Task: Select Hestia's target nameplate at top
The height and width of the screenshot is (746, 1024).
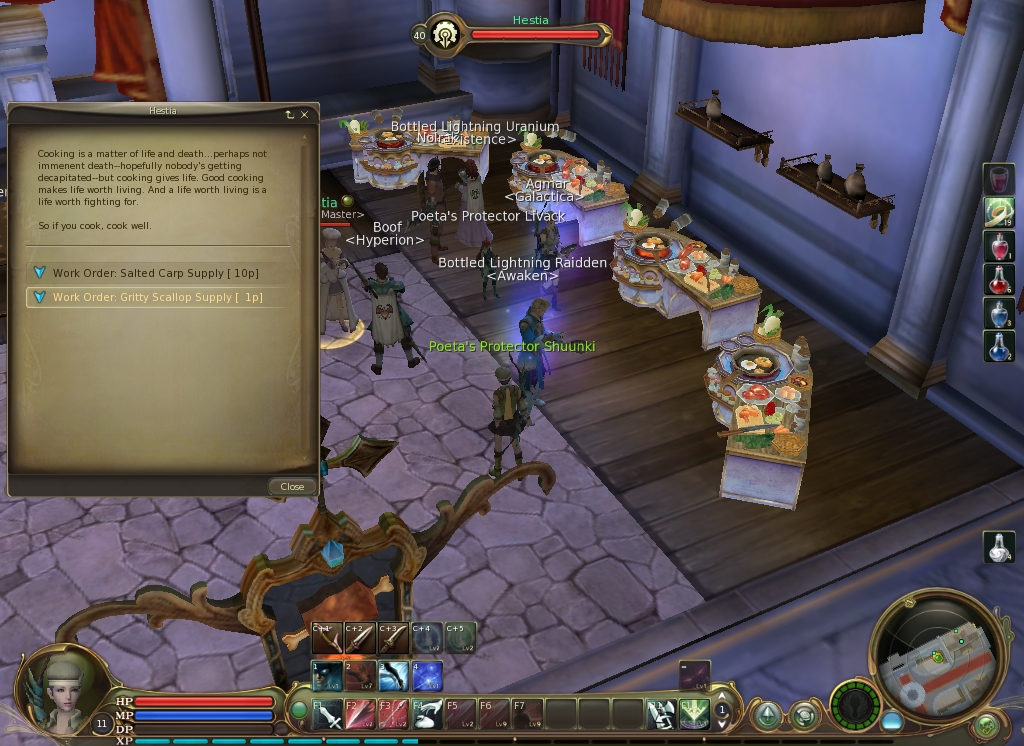Action: point(530,34)
